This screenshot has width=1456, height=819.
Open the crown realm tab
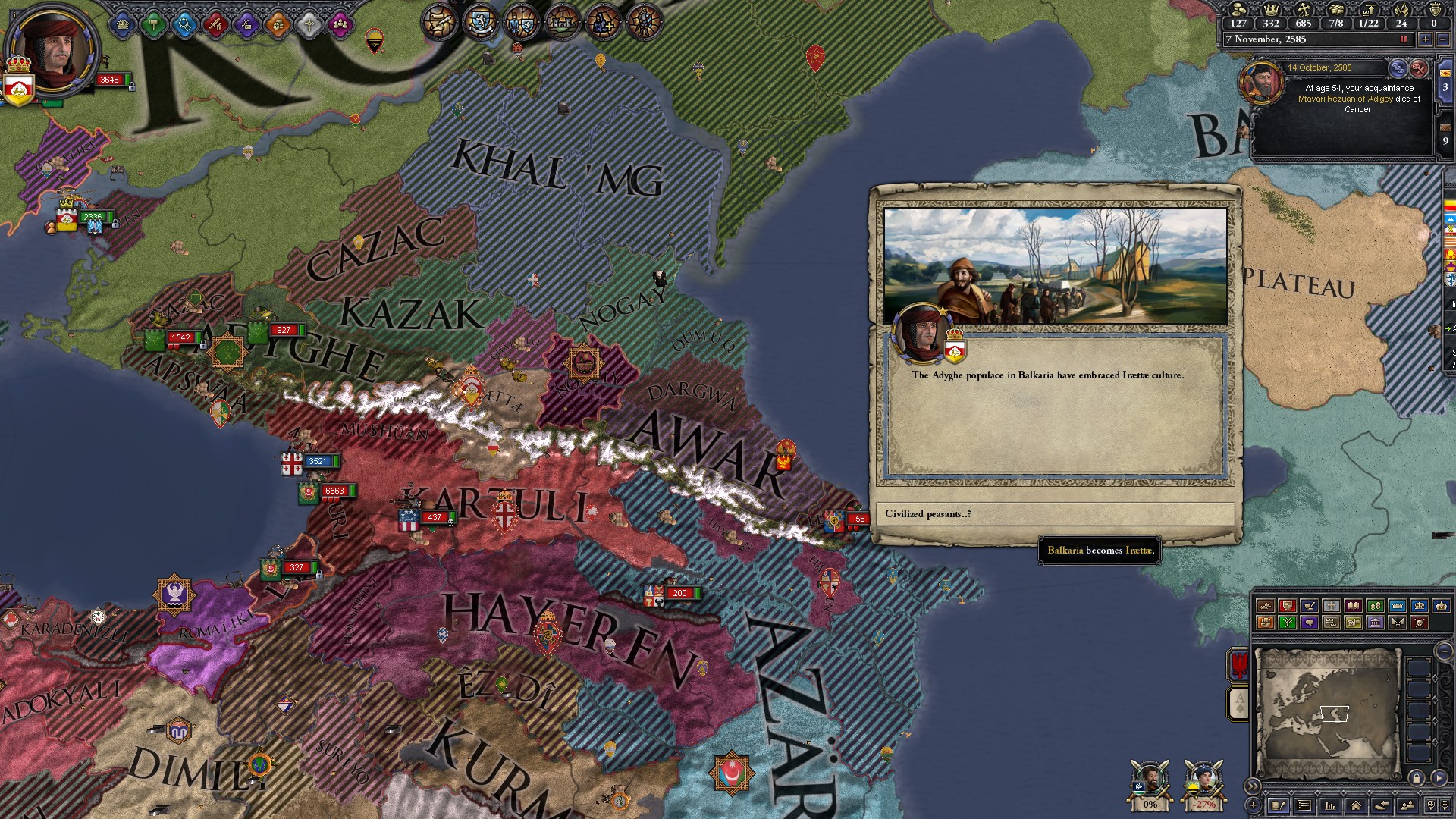pyautogui.click(x=122, y=25)
